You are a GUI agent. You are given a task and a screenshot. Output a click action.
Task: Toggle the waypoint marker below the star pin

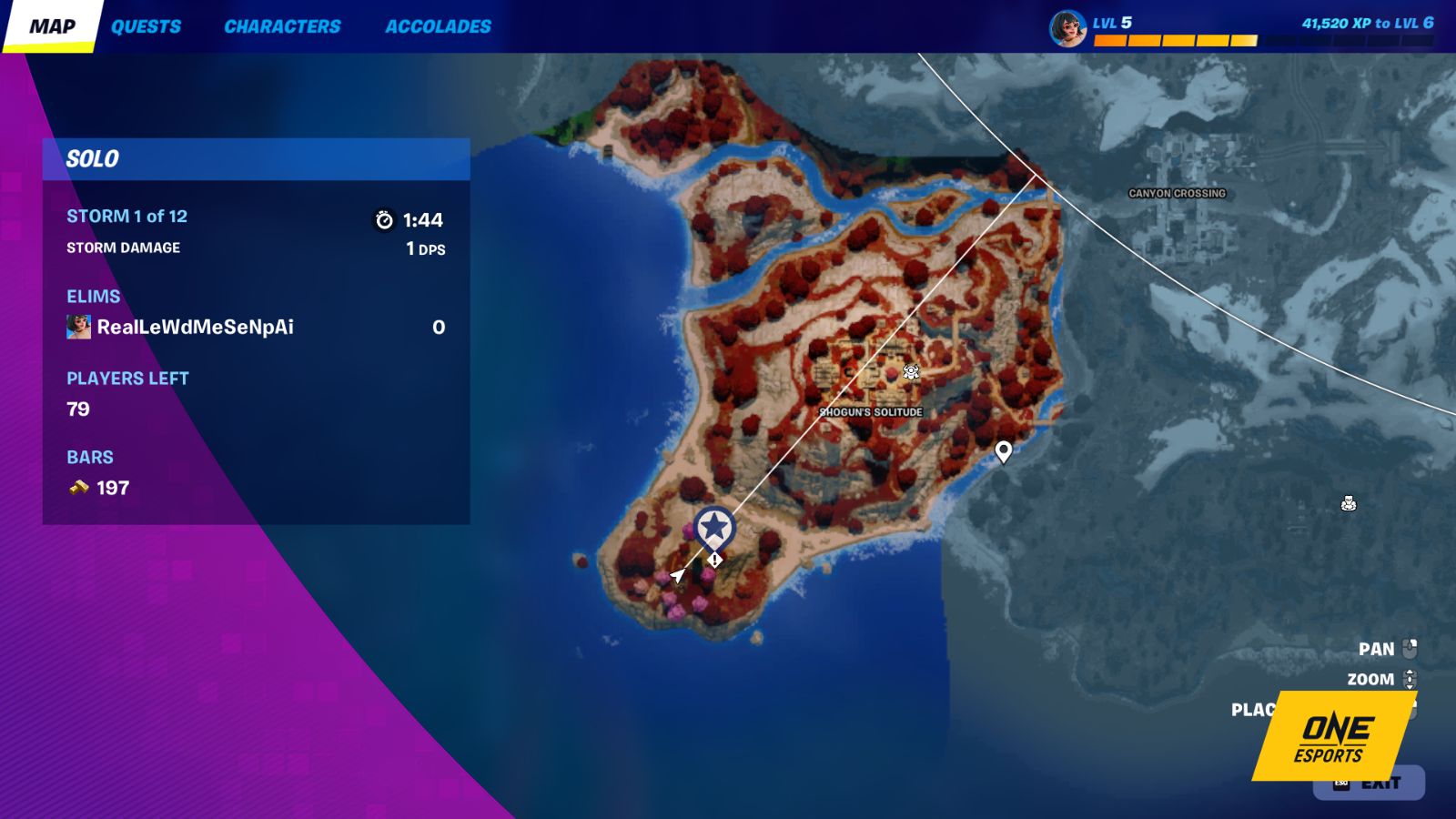713,561
